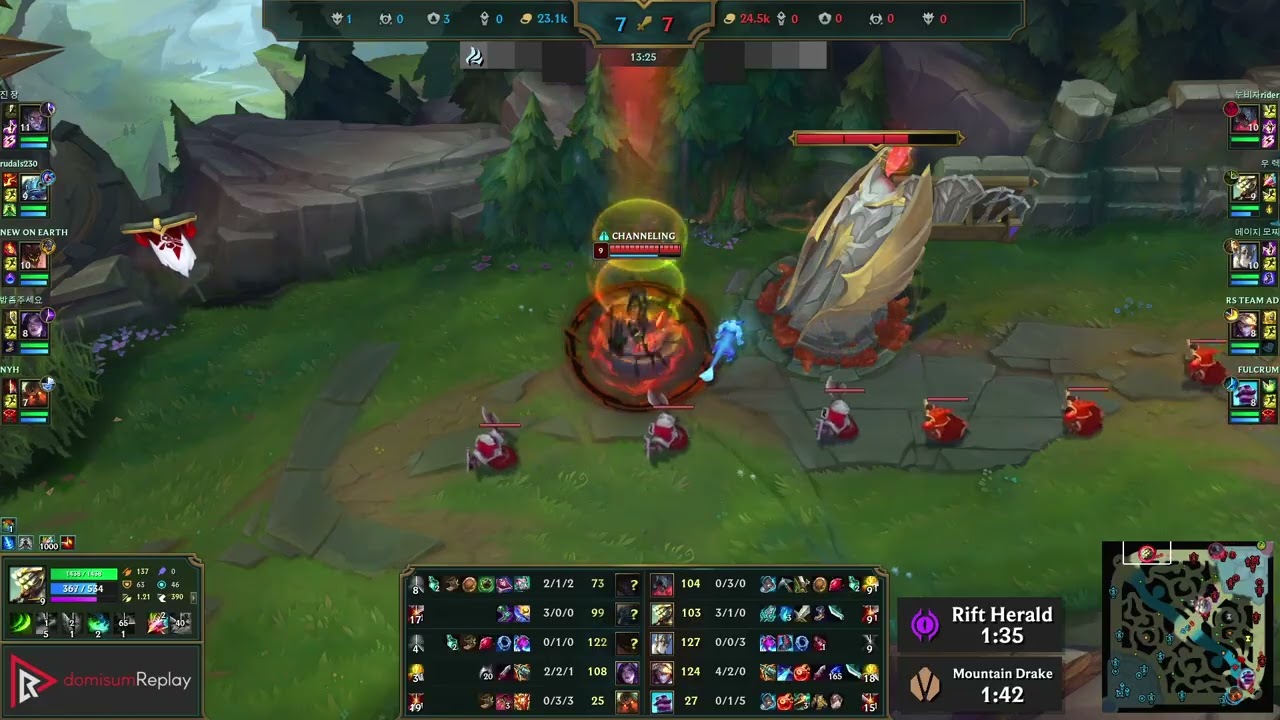The width and height of the screenshot is (1280, 720).
Task: Click the blue resource bar in the champion HUD
Action: 75,588
